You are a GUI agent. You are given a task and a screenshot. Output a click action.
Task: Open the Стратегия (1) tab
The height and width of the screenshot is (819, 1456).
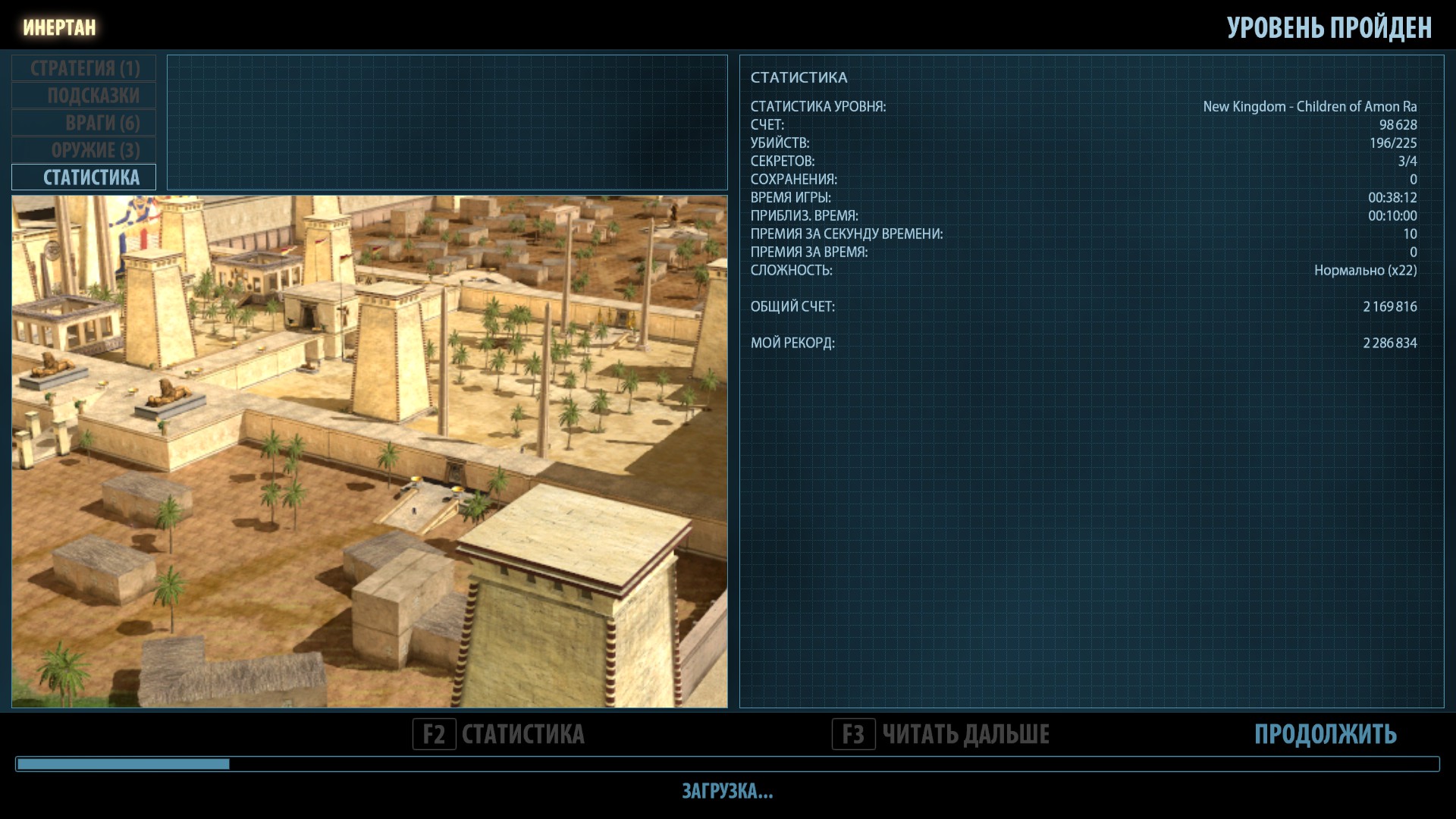[x=84, y=68]
